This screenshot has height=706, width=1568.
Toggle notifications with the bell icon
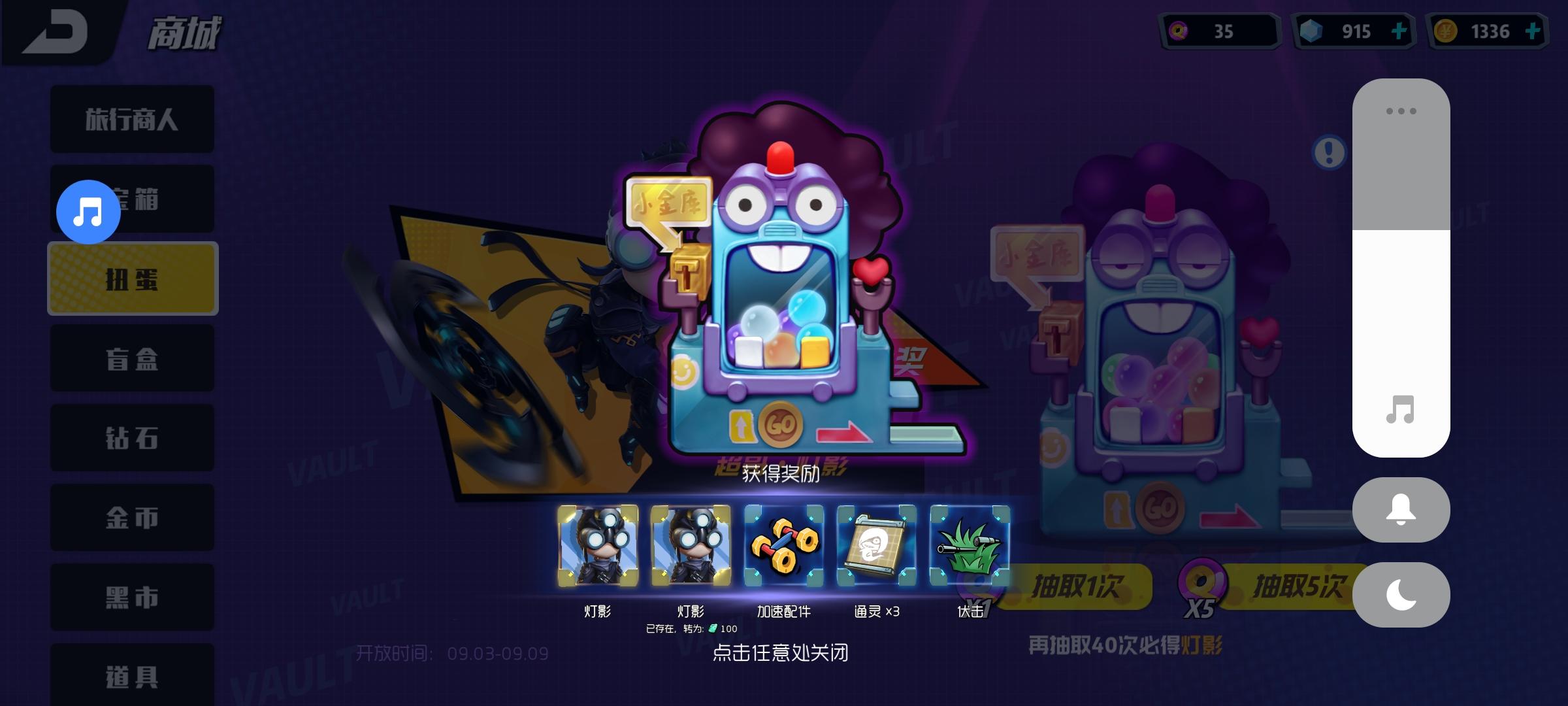(x=1400, y=511)
